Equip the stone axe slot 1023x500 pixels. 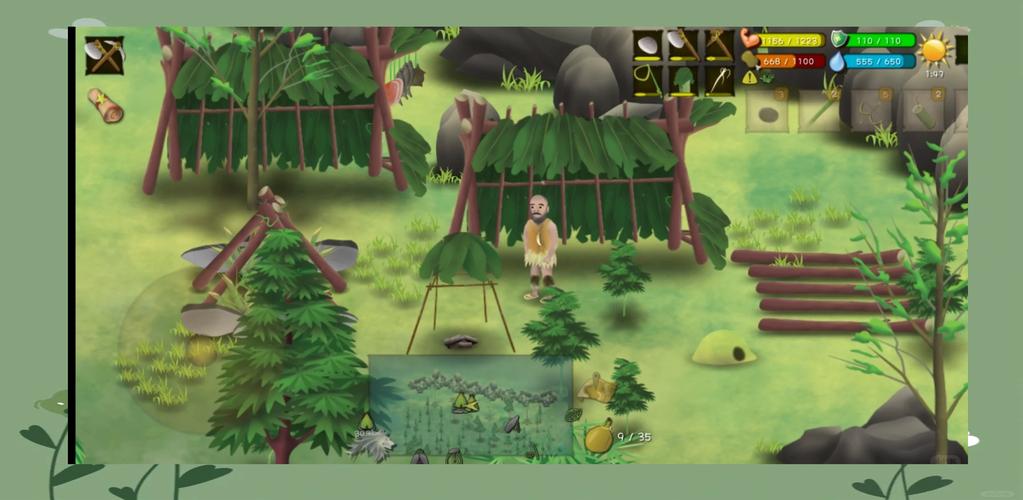684,46
